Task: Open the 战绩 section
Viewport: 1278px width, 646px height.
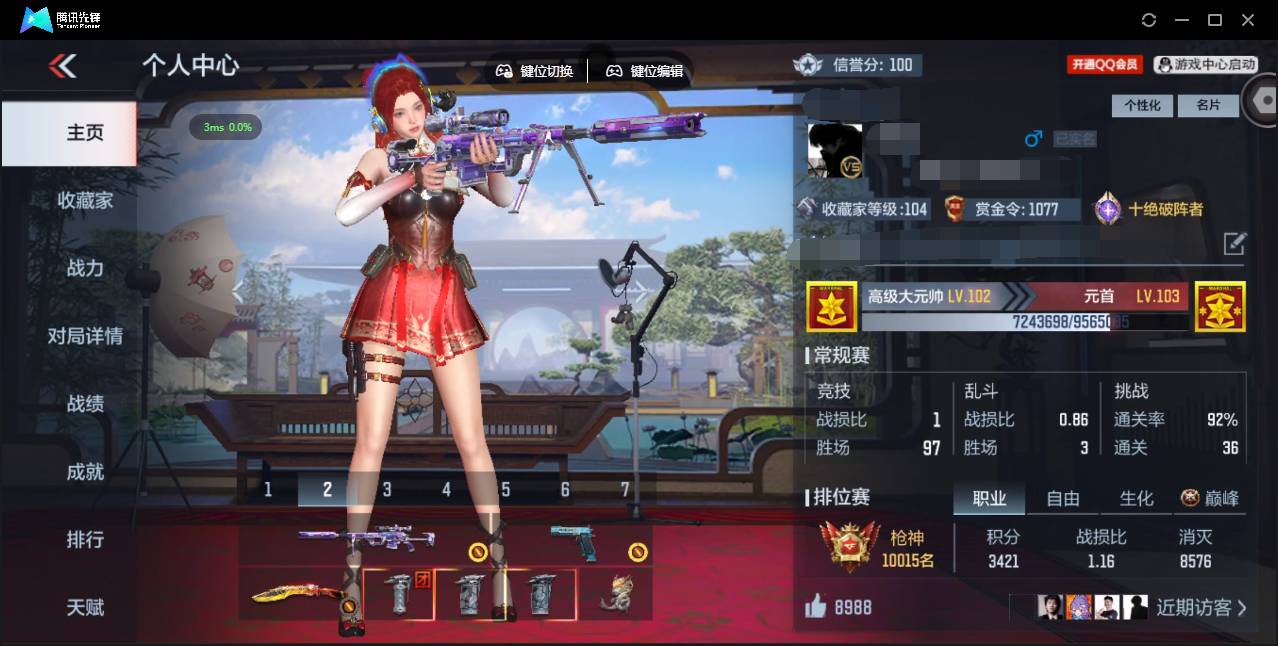Action: 85,404
